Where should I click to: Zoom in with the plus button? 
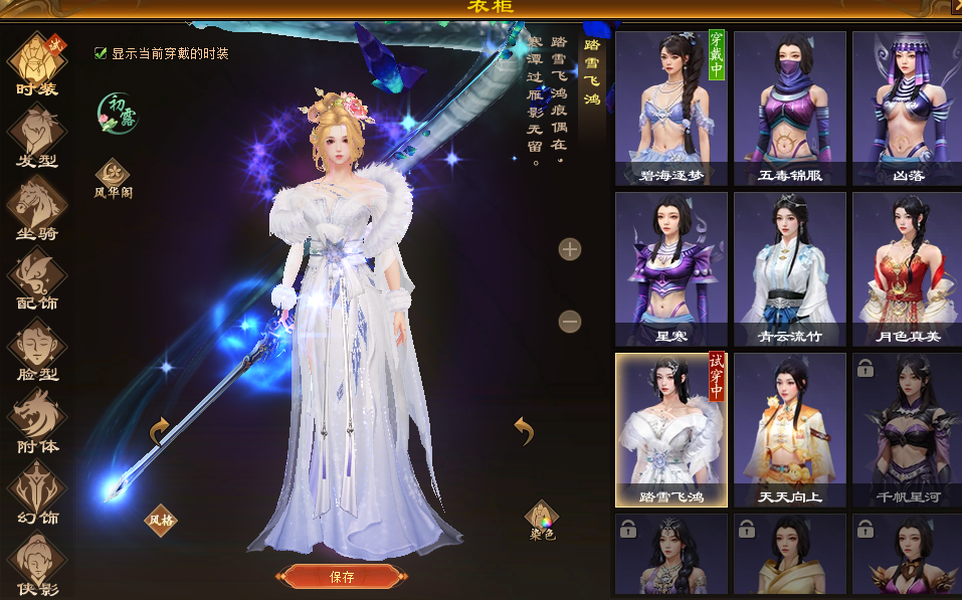click(x=570, y=249)
